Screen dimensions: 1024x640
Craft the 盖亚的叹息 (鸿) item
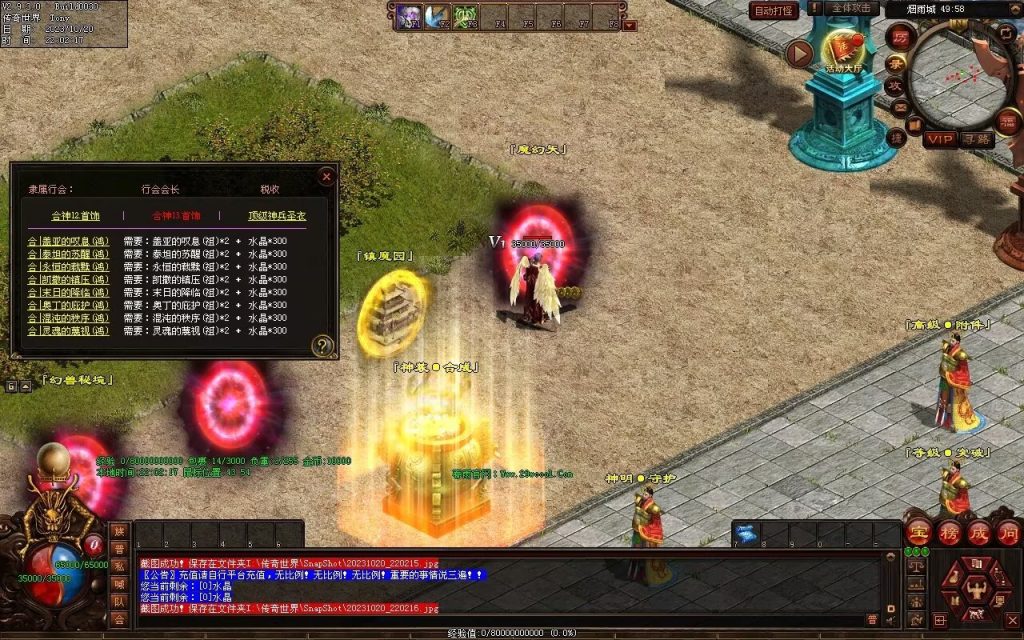(68, 241)
